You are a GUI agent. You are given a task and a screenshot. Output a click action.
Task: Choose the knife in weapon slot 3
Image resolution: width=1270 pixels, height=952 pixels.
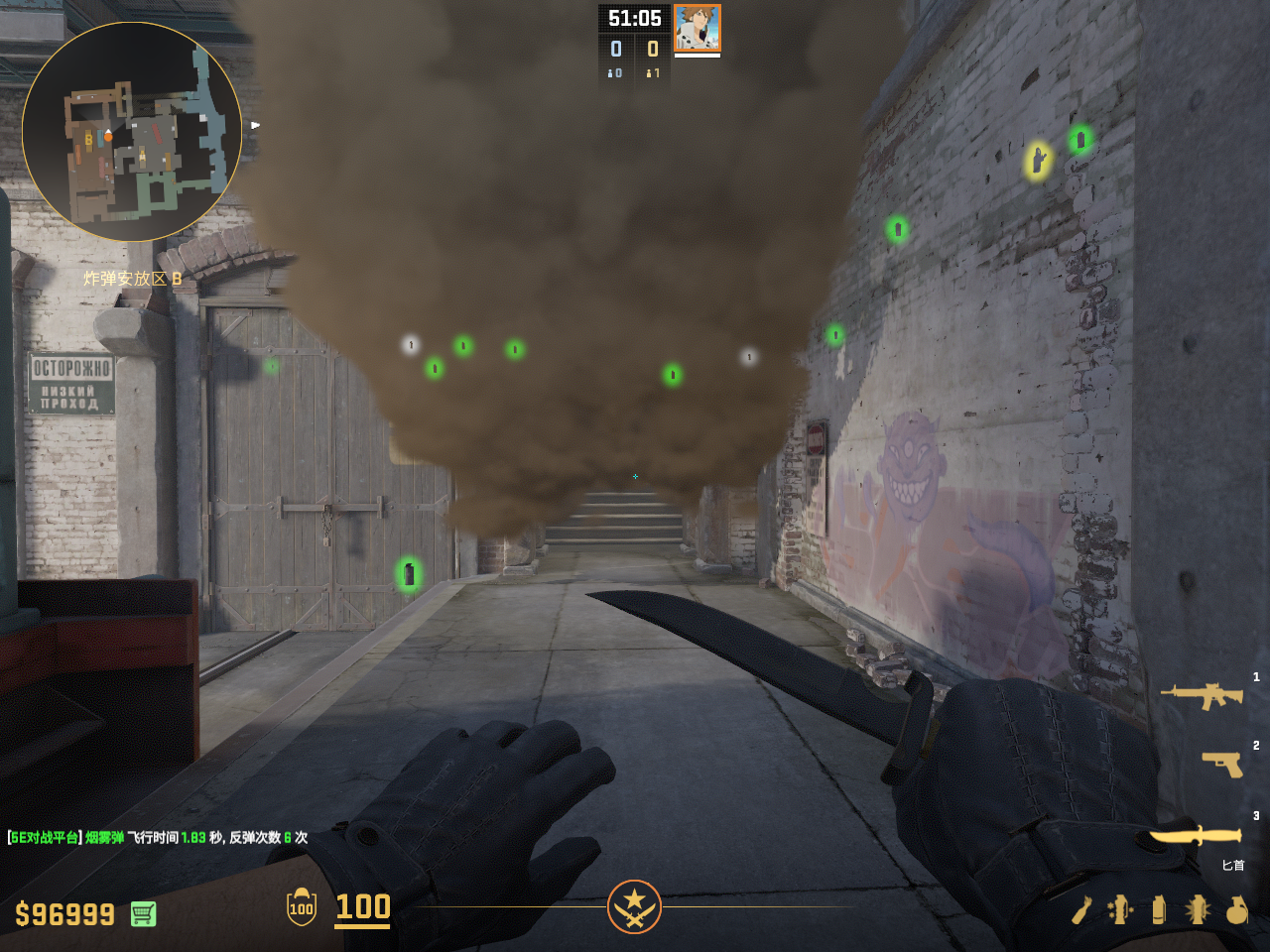1195,836
